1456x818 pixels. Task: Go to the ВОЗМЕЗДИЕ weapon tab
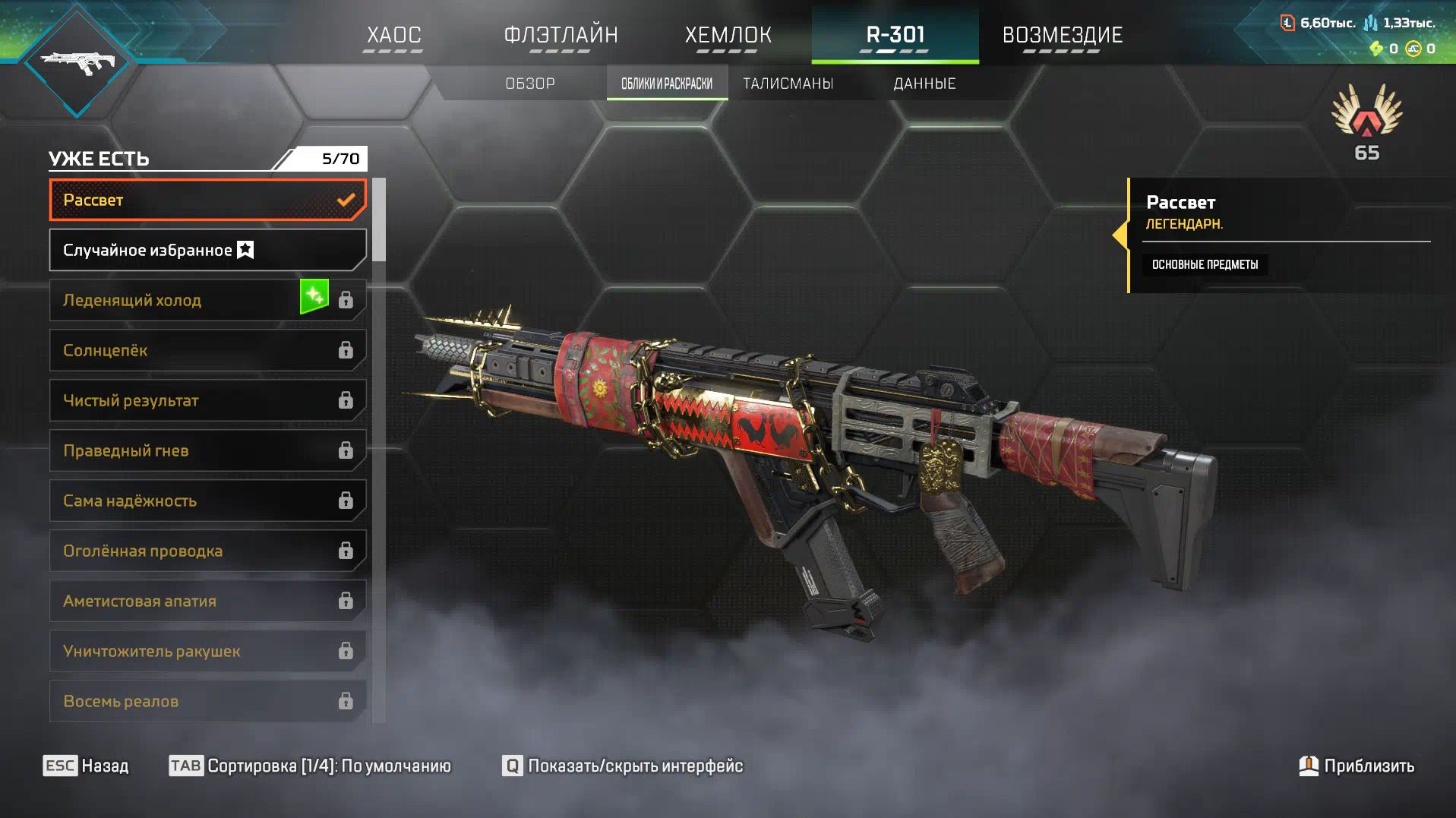(1062, 35)
